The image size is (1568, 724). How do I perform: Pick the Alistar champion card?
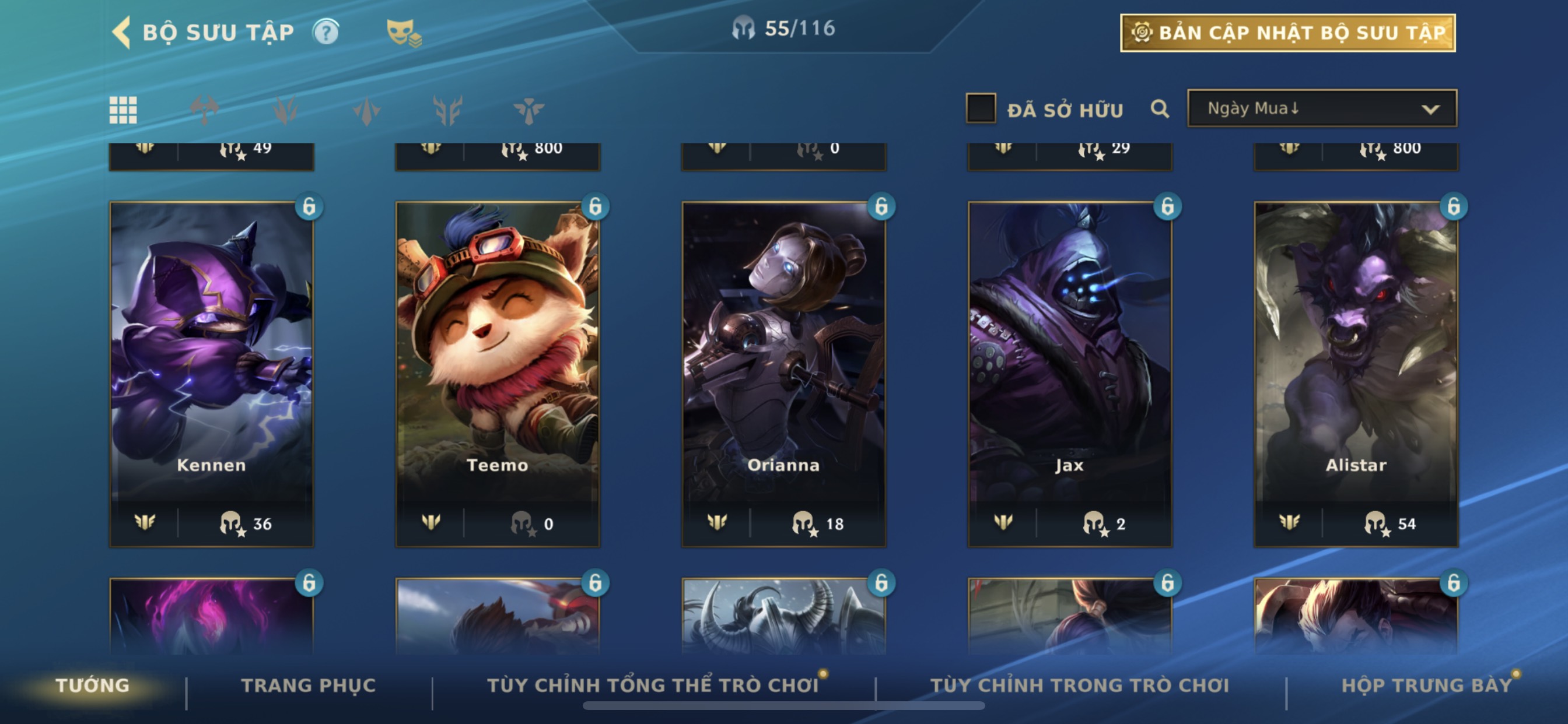[1356, 365]
